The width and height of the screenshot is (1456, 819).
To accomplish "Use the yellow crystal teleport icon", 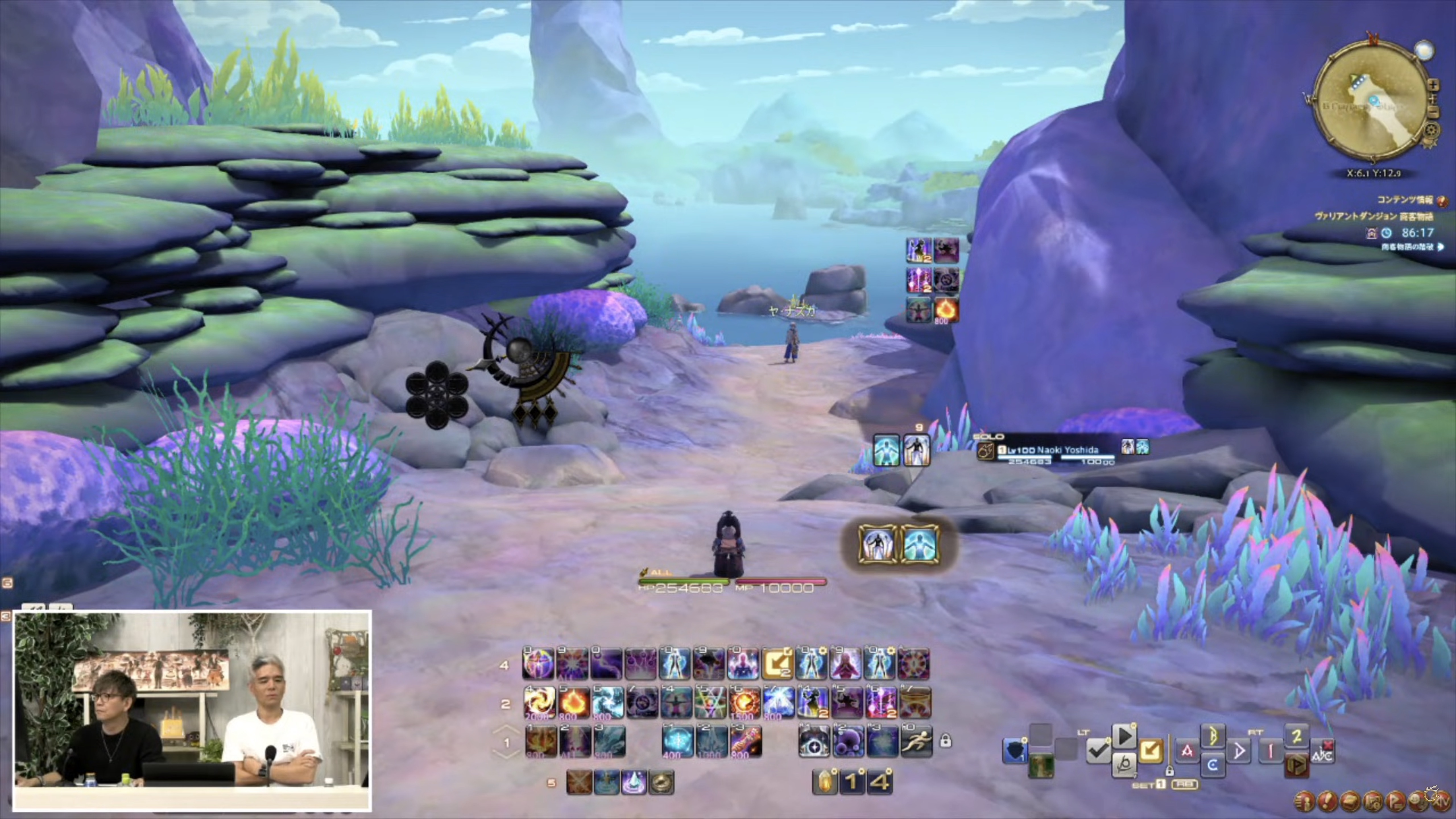I will coord(825,782).
